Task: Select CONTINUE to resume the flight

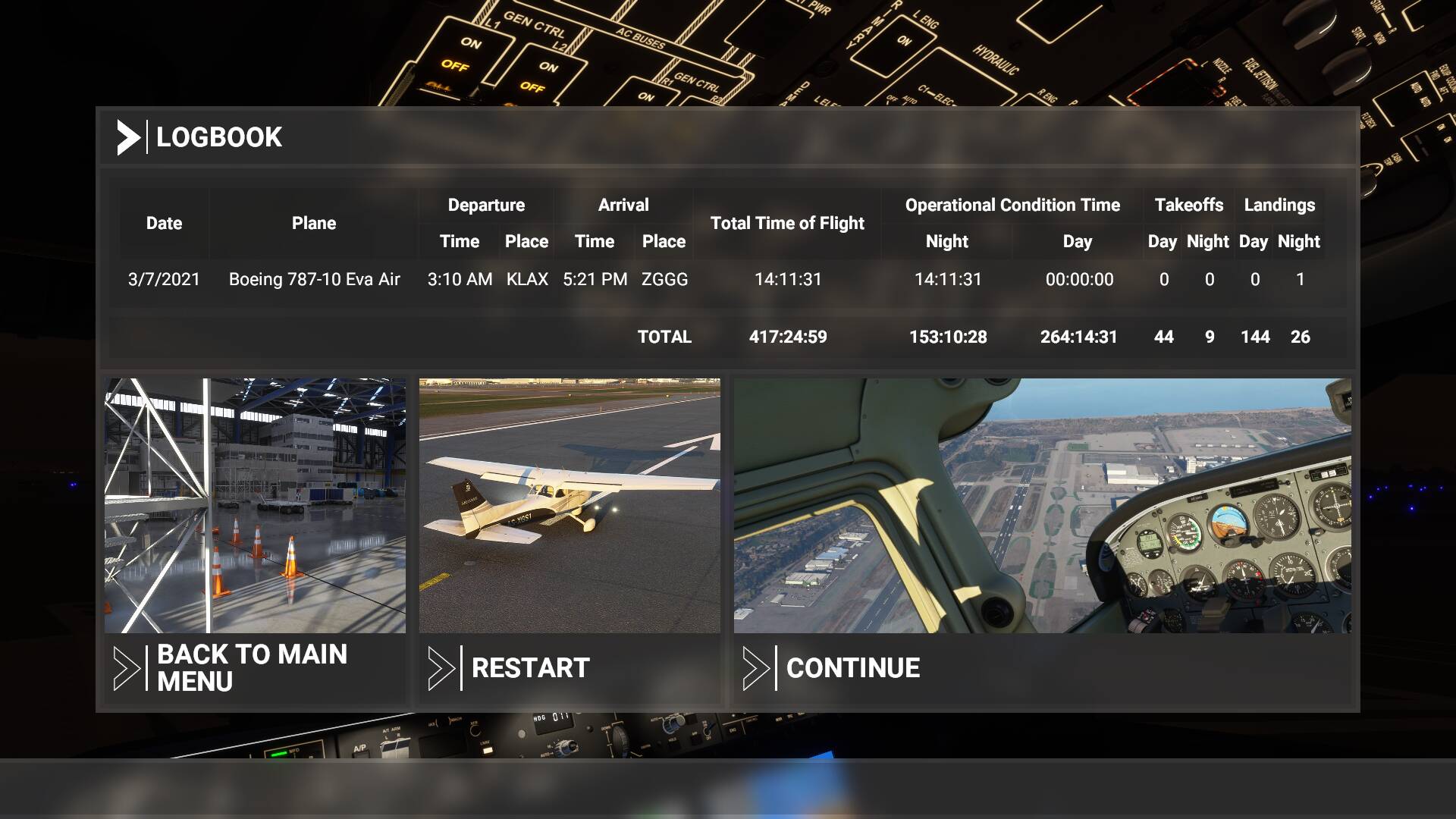Action: click(x=852, y=668)
